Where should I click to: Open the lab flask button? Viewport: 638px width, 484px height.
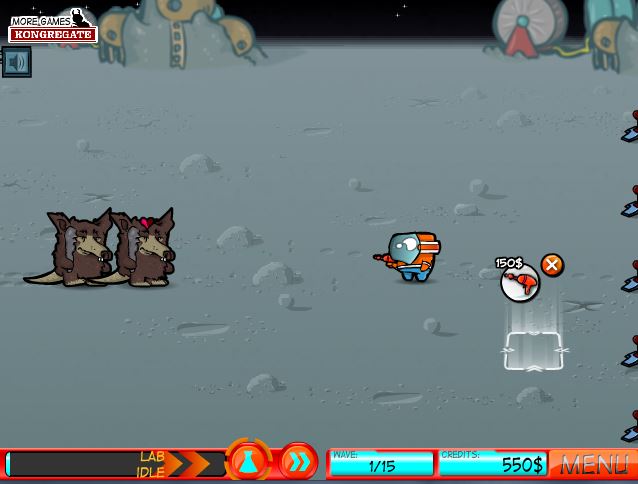[247, 461]
